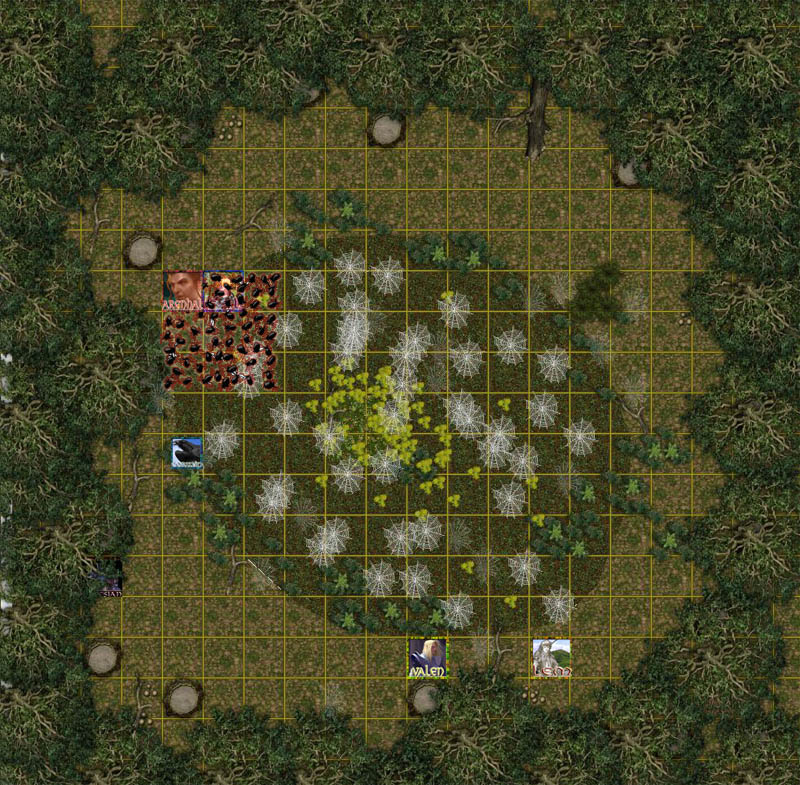Image resolution: width=800 pixels, height=785 pixels.
Task: Select the Valen character token
Action: coord(427,659)
